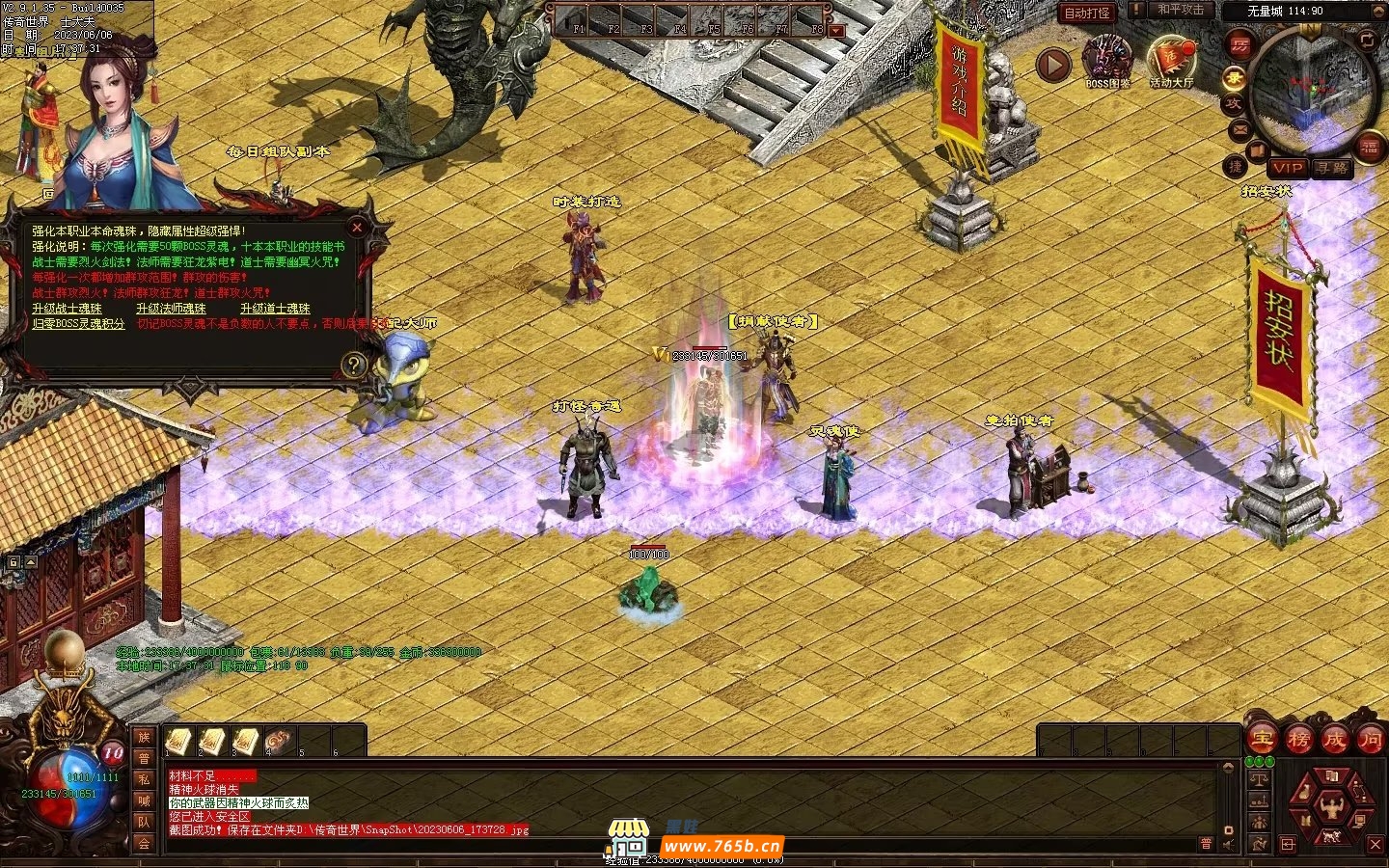Choose 升级战士魂珠 upgrade option

point(67,309)
